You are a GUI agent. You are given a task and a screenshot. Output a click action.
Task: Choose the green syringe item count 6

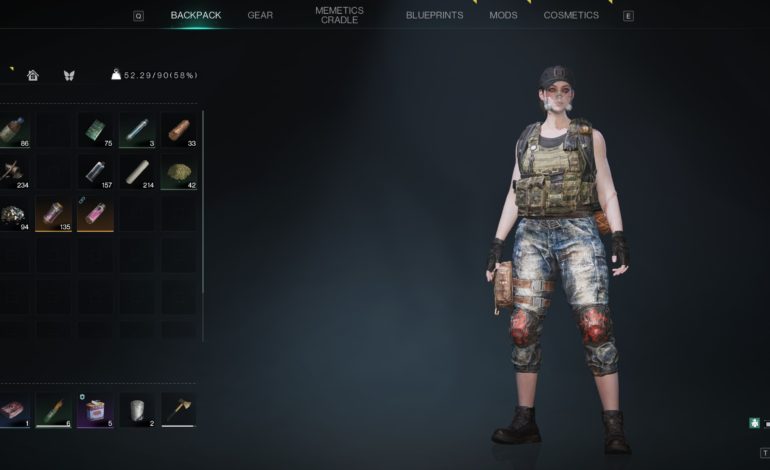pos(52,409)
